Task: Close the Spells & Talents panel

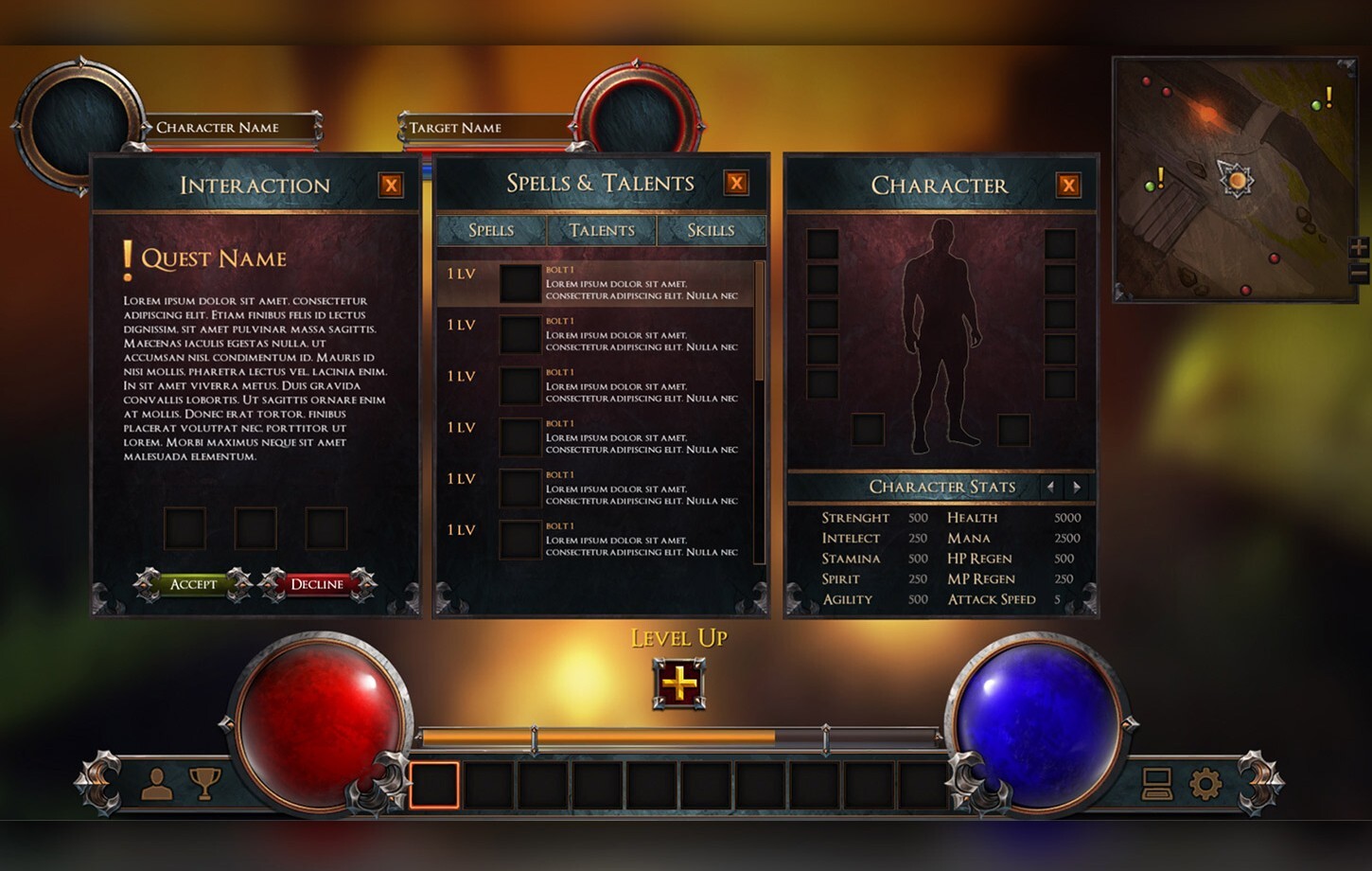Action: point(736,183)
